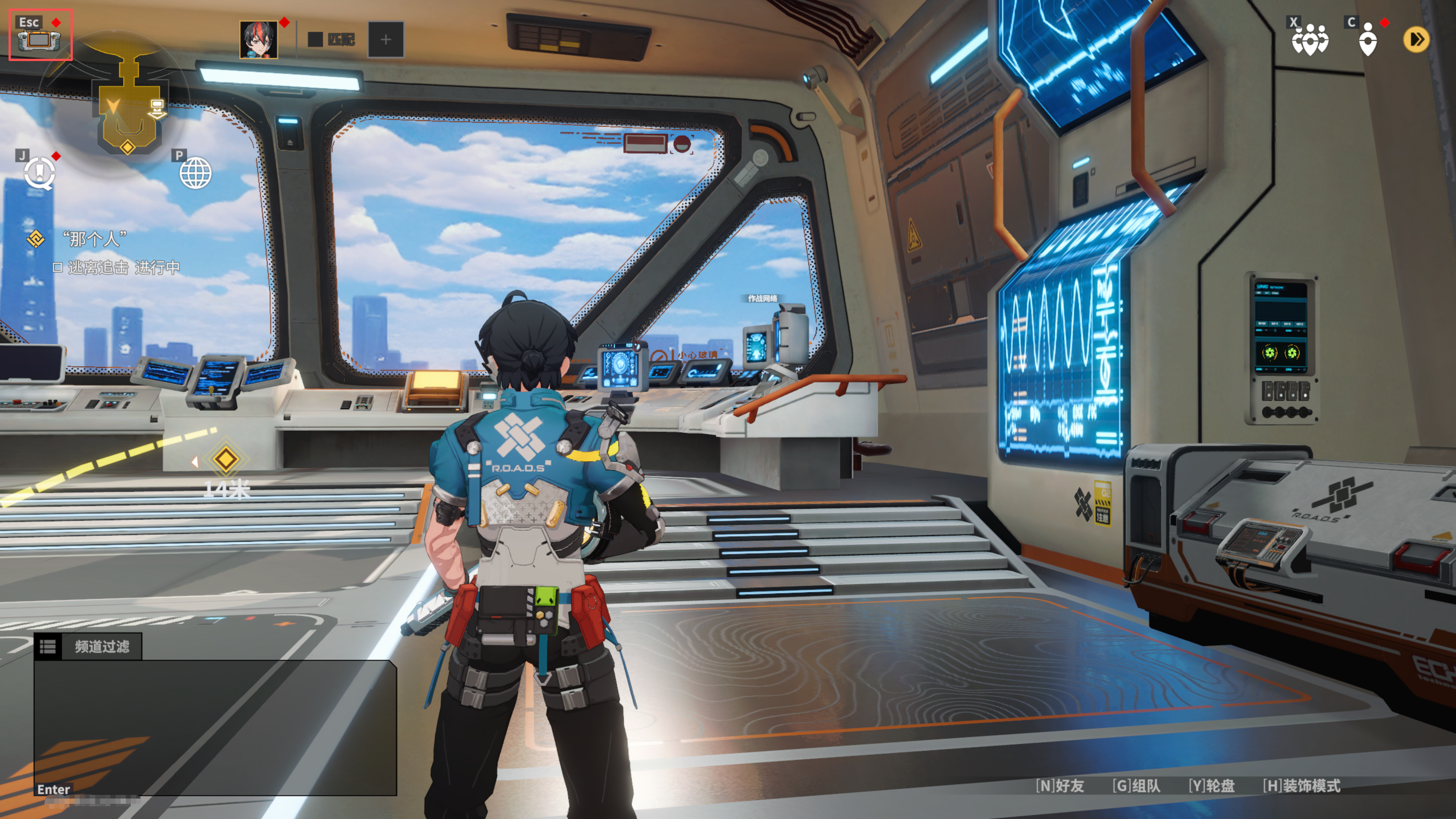
Task: Click the player avatar portrait
Action: (258, 39)
